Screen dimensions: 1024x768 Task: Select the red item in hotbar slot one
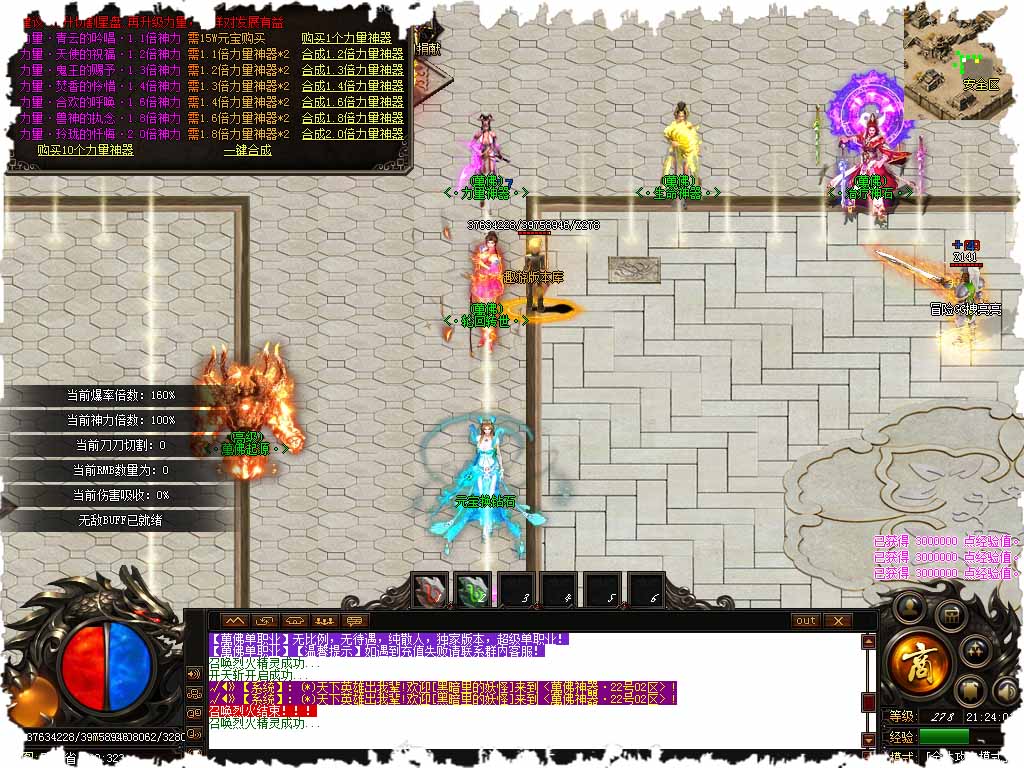coord(431,591)
